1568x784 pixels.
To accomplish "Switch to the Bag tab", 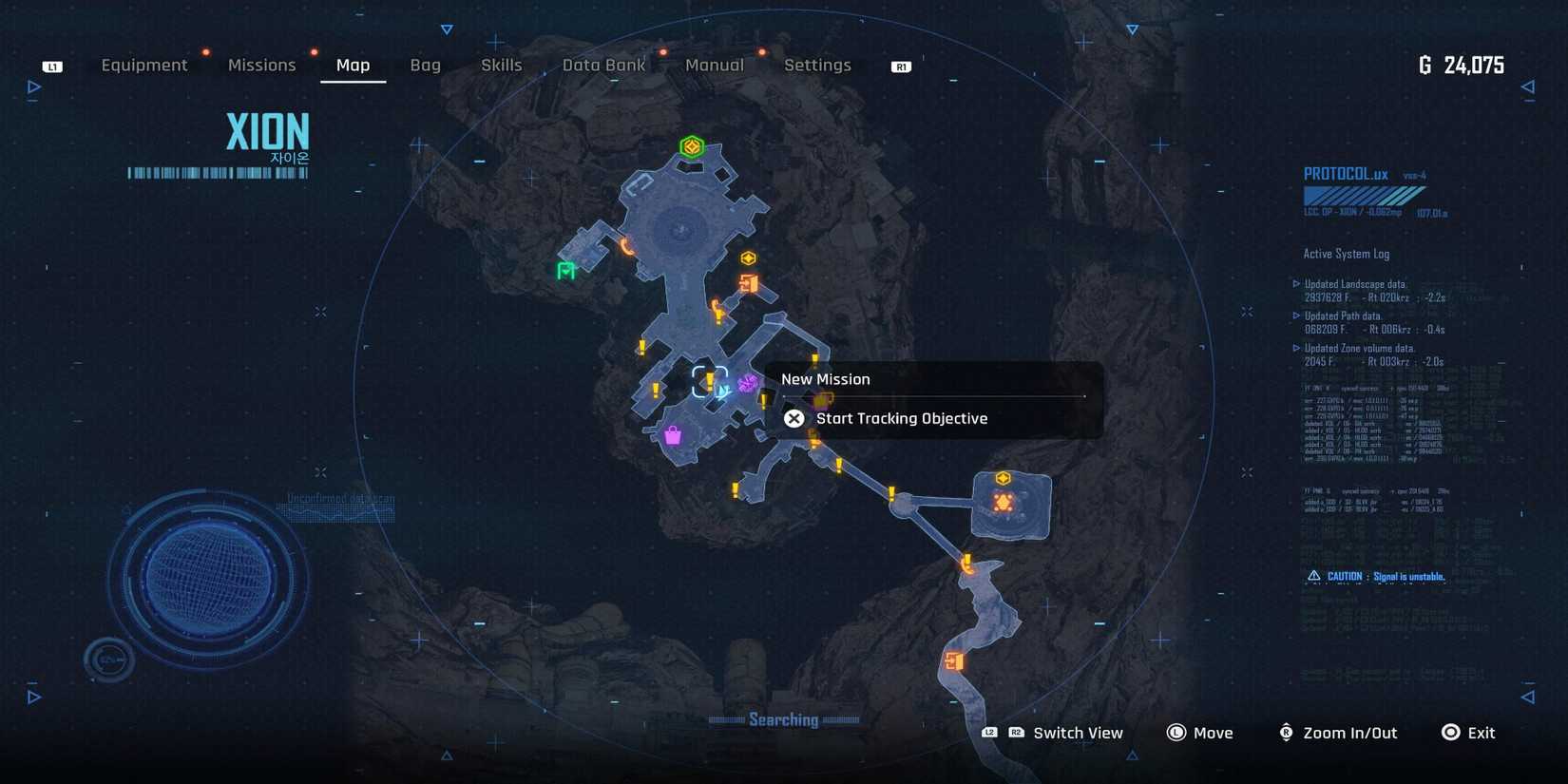I will pos(425,65).
